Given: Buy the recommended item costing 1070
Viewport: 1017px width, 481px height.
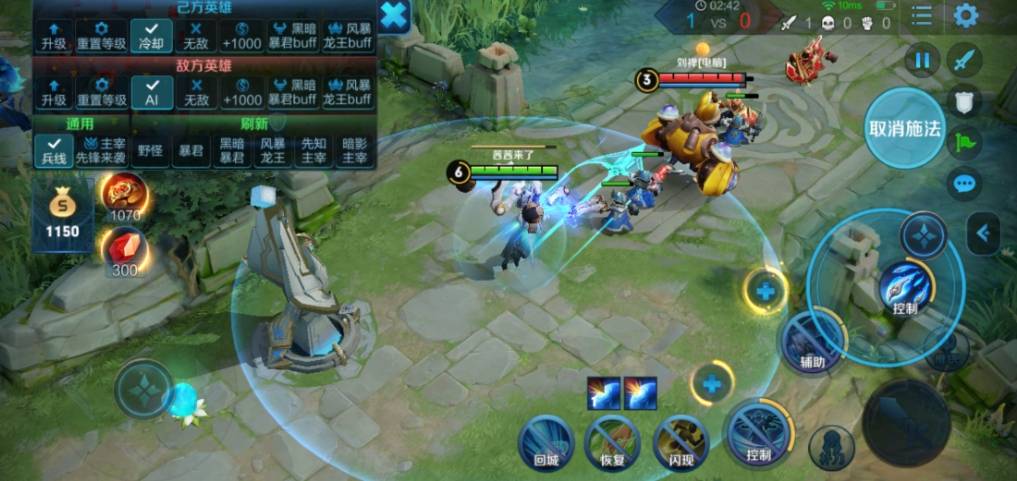Looking at the screenshot, I should point(125,196).
